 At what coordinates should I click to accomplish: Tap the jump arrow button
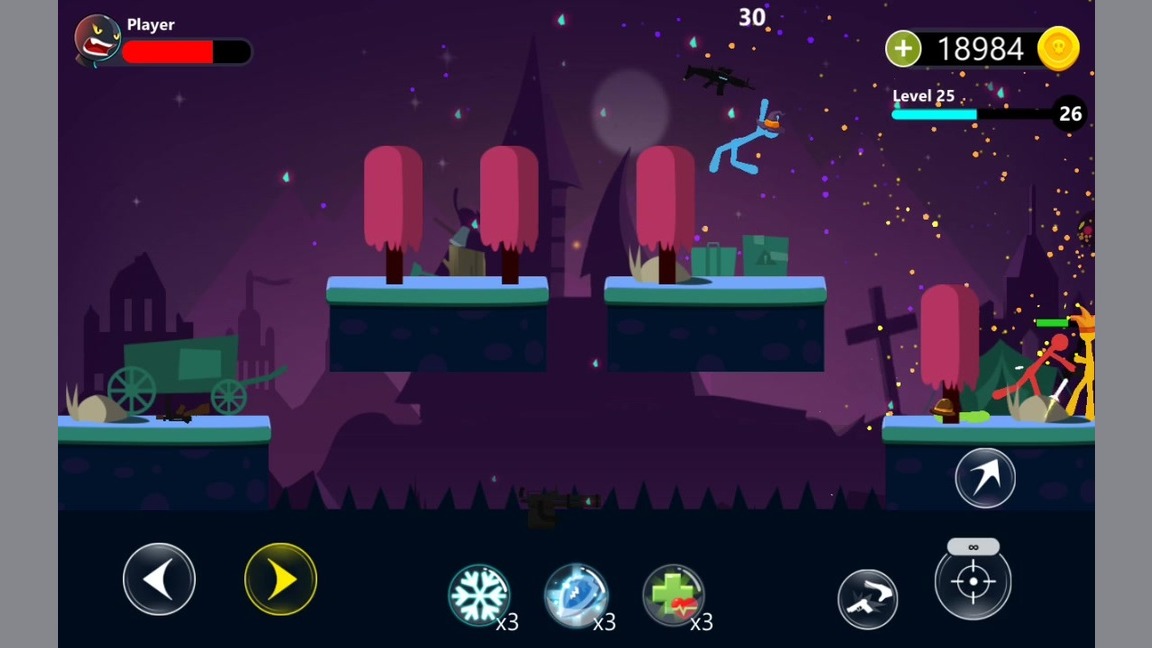pyautogui.click(x=985, y=478)
